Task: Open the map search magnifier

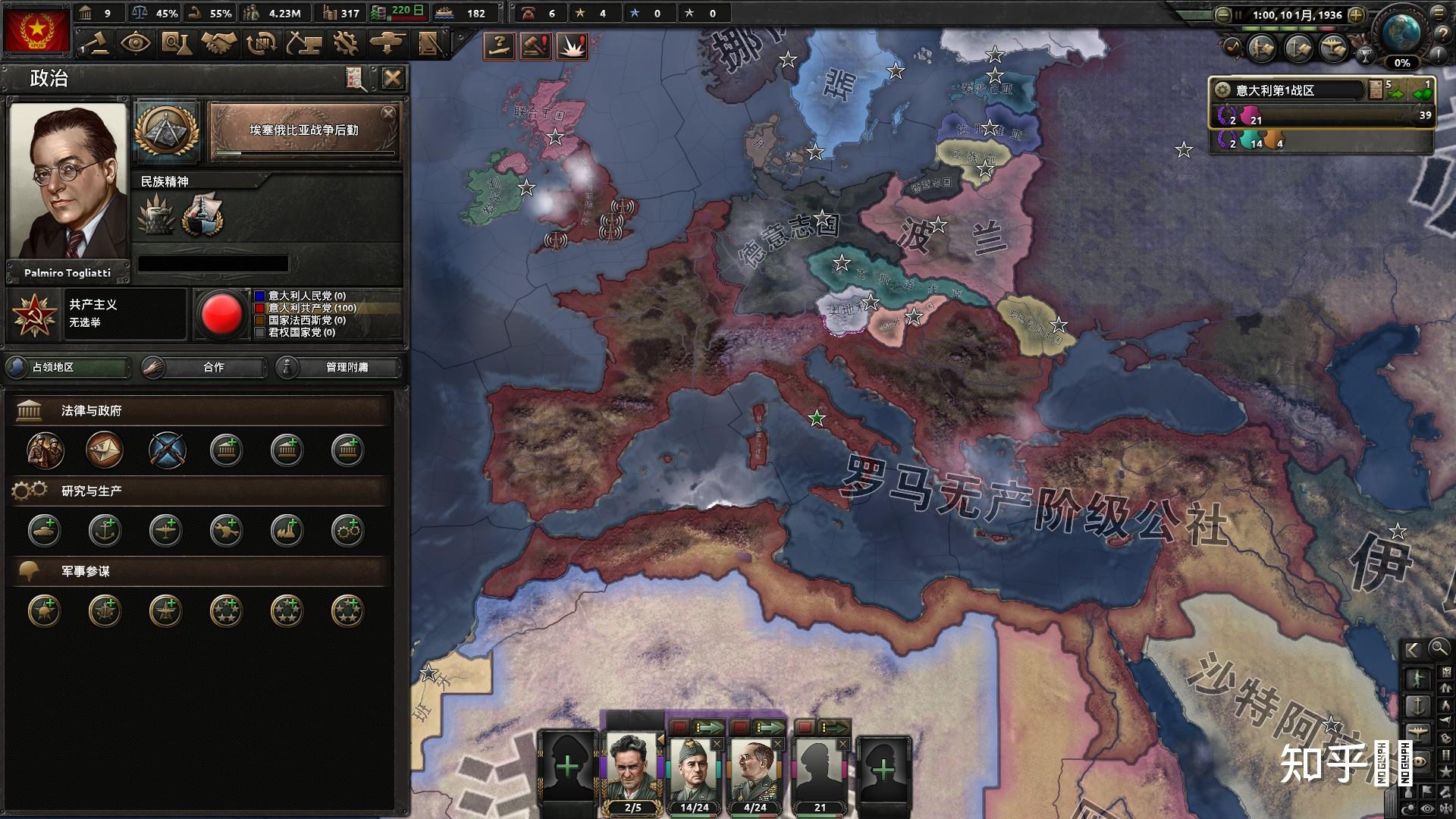Action: (1439, 648)
